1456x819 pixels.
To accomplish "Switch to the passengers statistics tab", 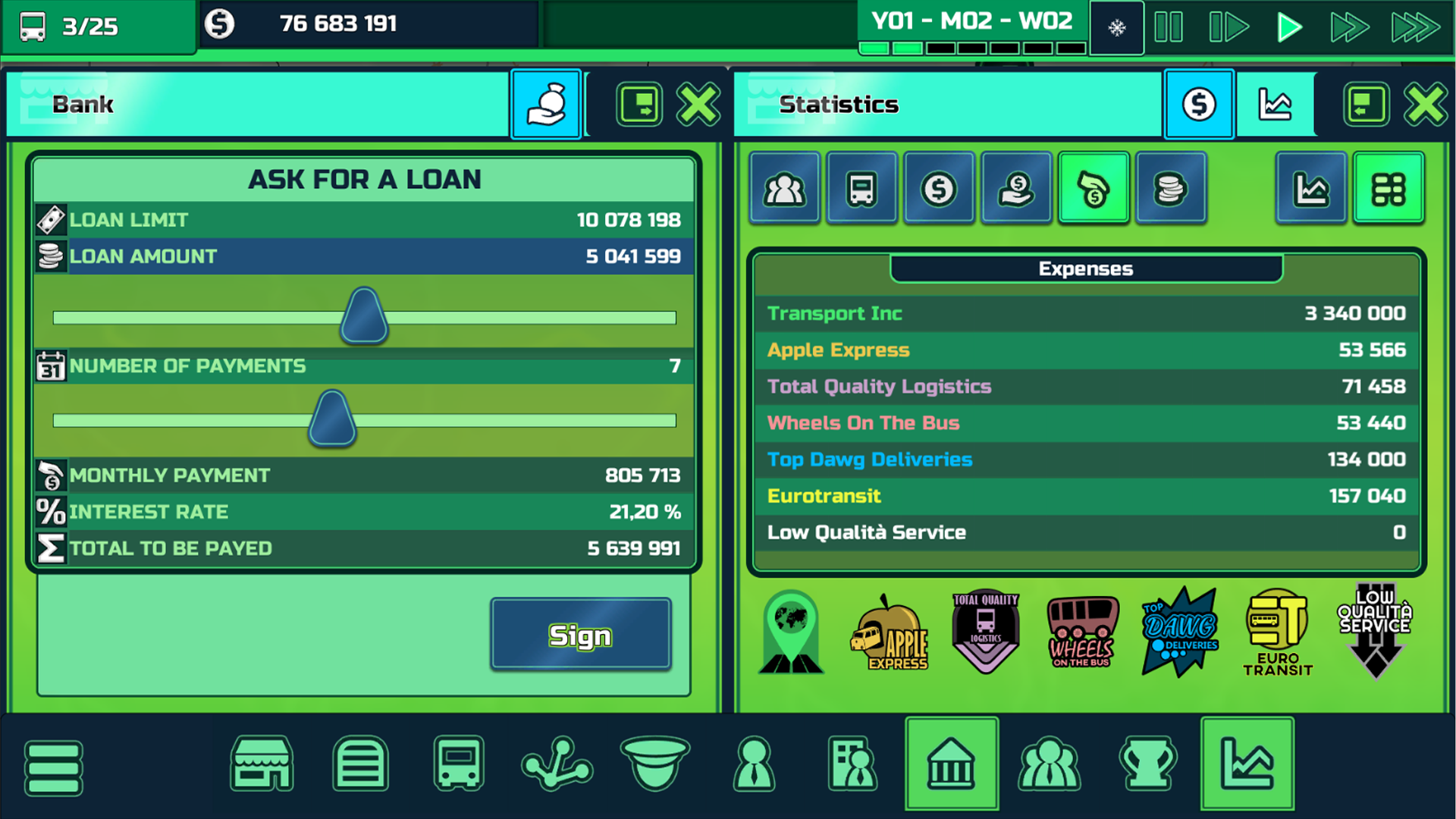I will point(784,187).
